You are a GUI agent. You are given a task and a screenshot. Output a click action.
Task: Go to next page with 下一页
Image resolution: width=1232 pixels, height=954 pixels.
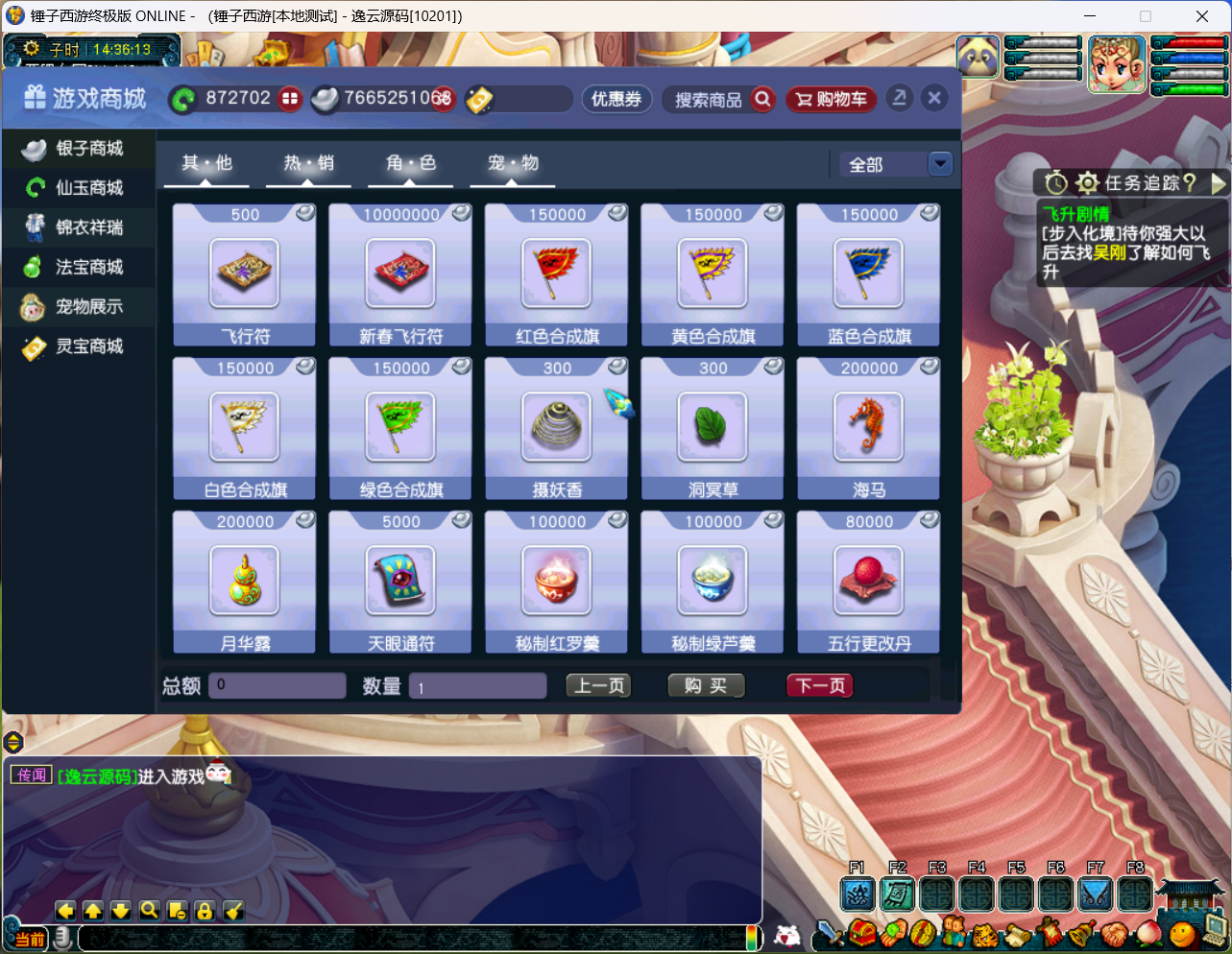tap(820, 685)
